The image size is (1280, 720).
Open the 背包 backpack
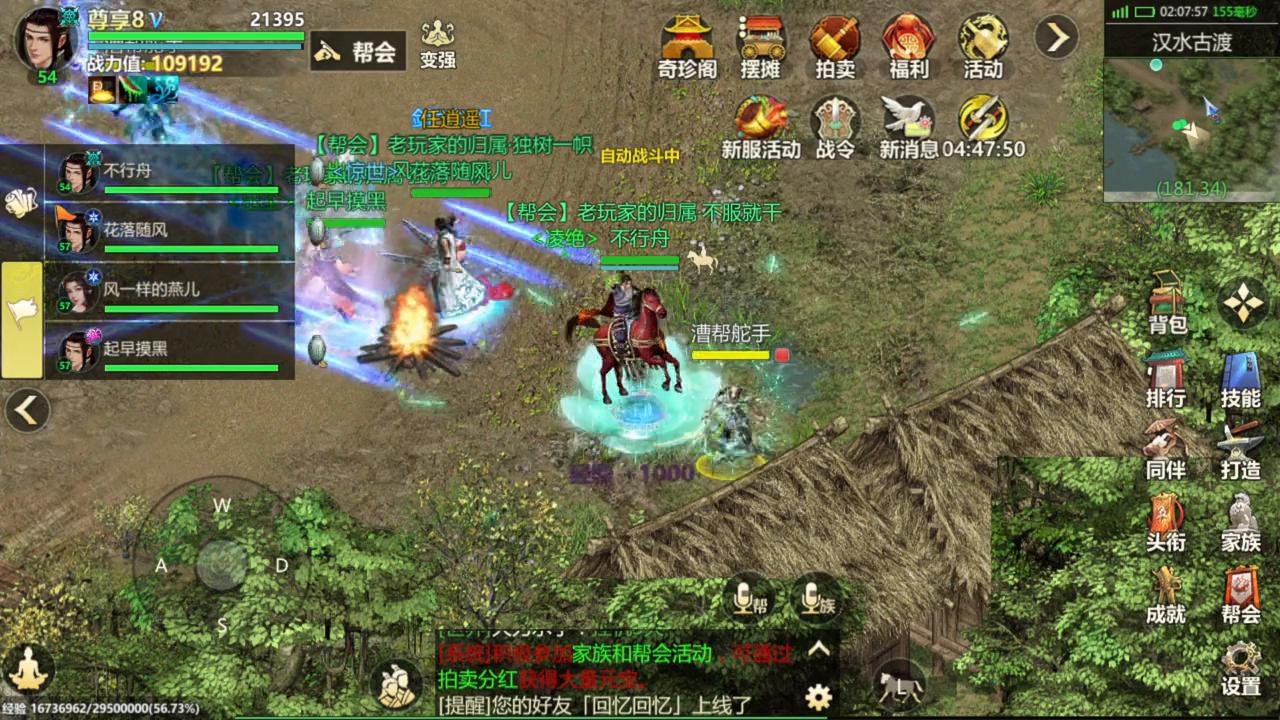1167,303
